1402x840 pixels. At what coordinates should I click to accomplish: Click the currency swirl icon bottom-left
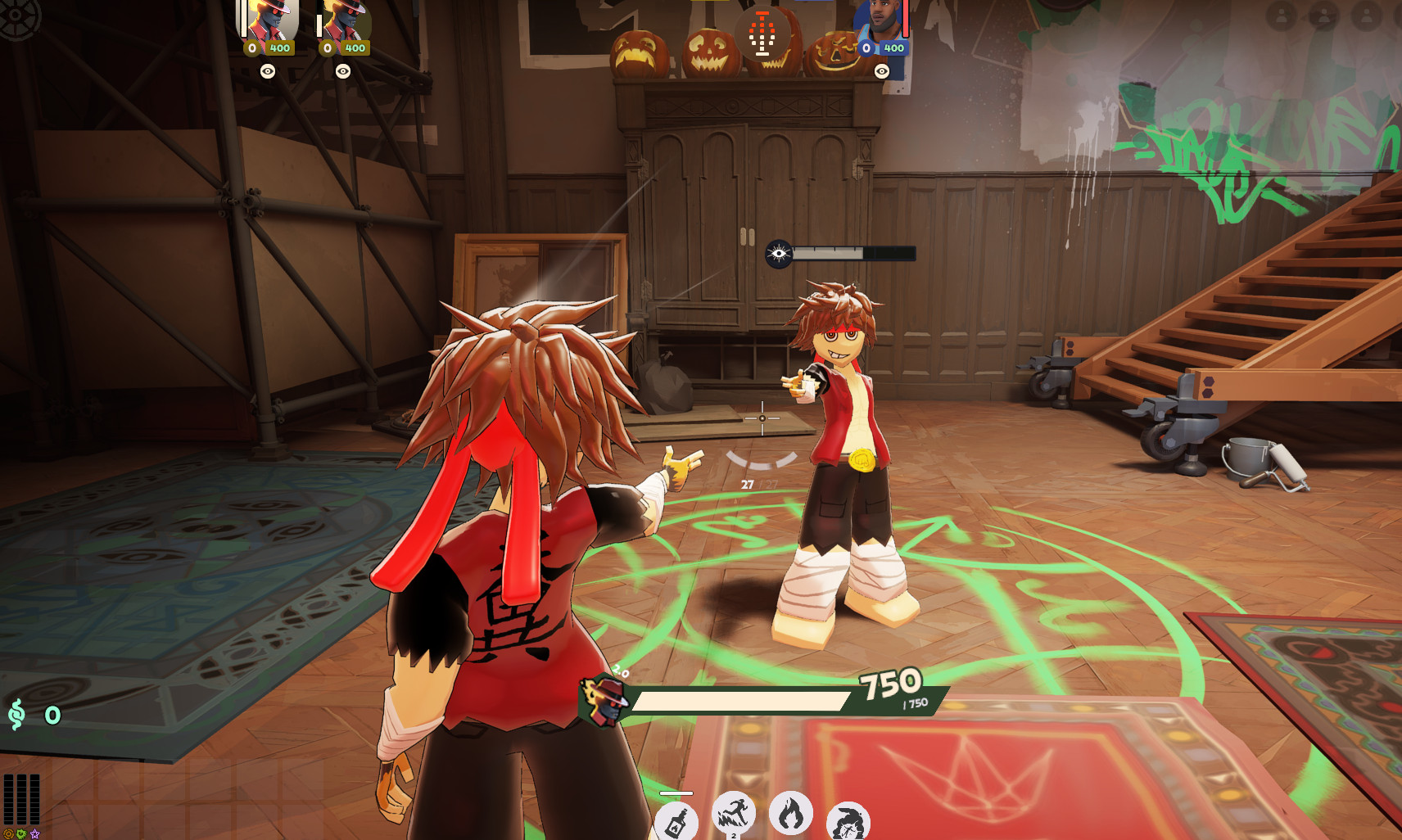tap(16, 714)
